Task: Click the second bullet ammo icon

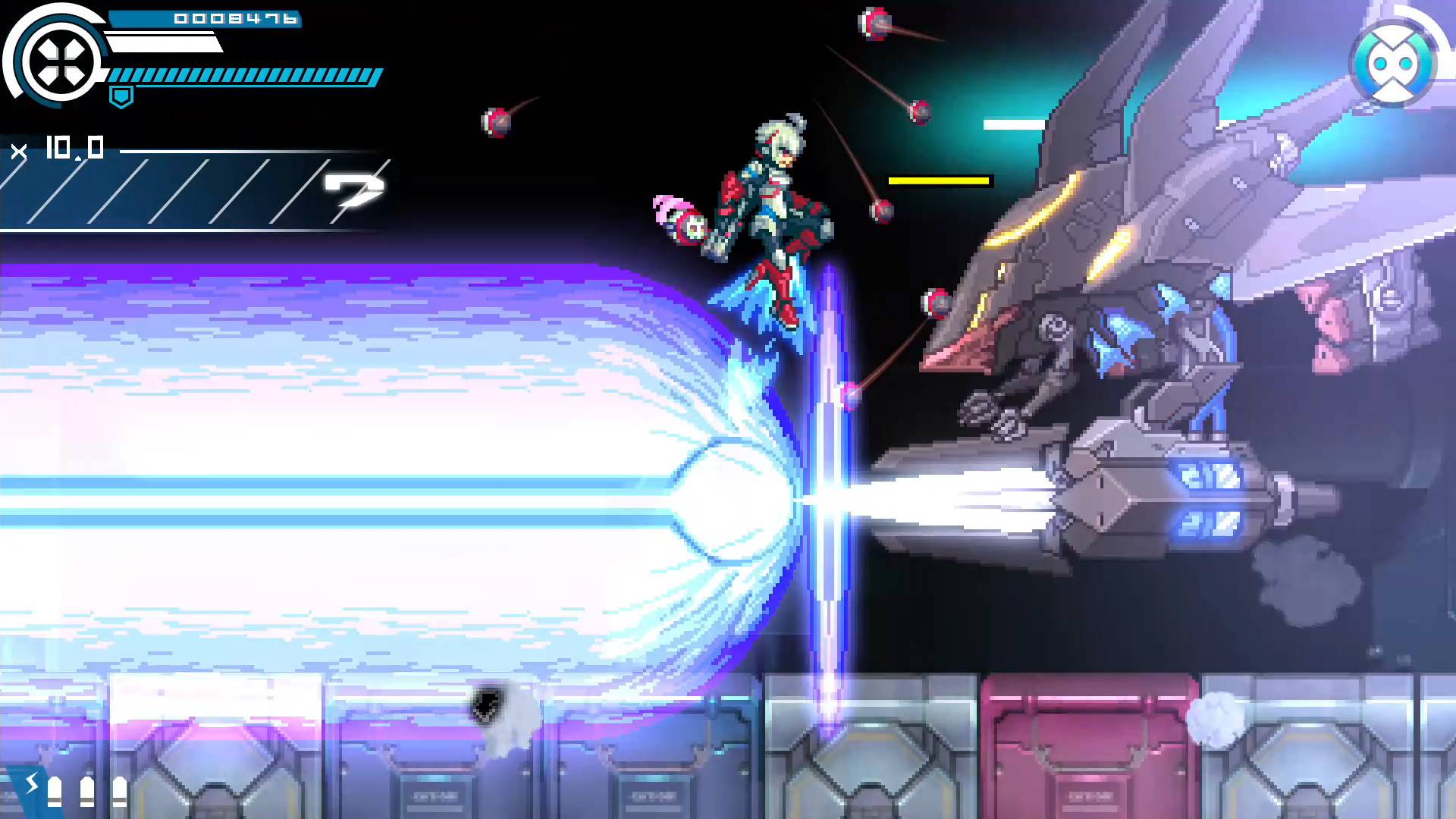Action: point(87,790)
